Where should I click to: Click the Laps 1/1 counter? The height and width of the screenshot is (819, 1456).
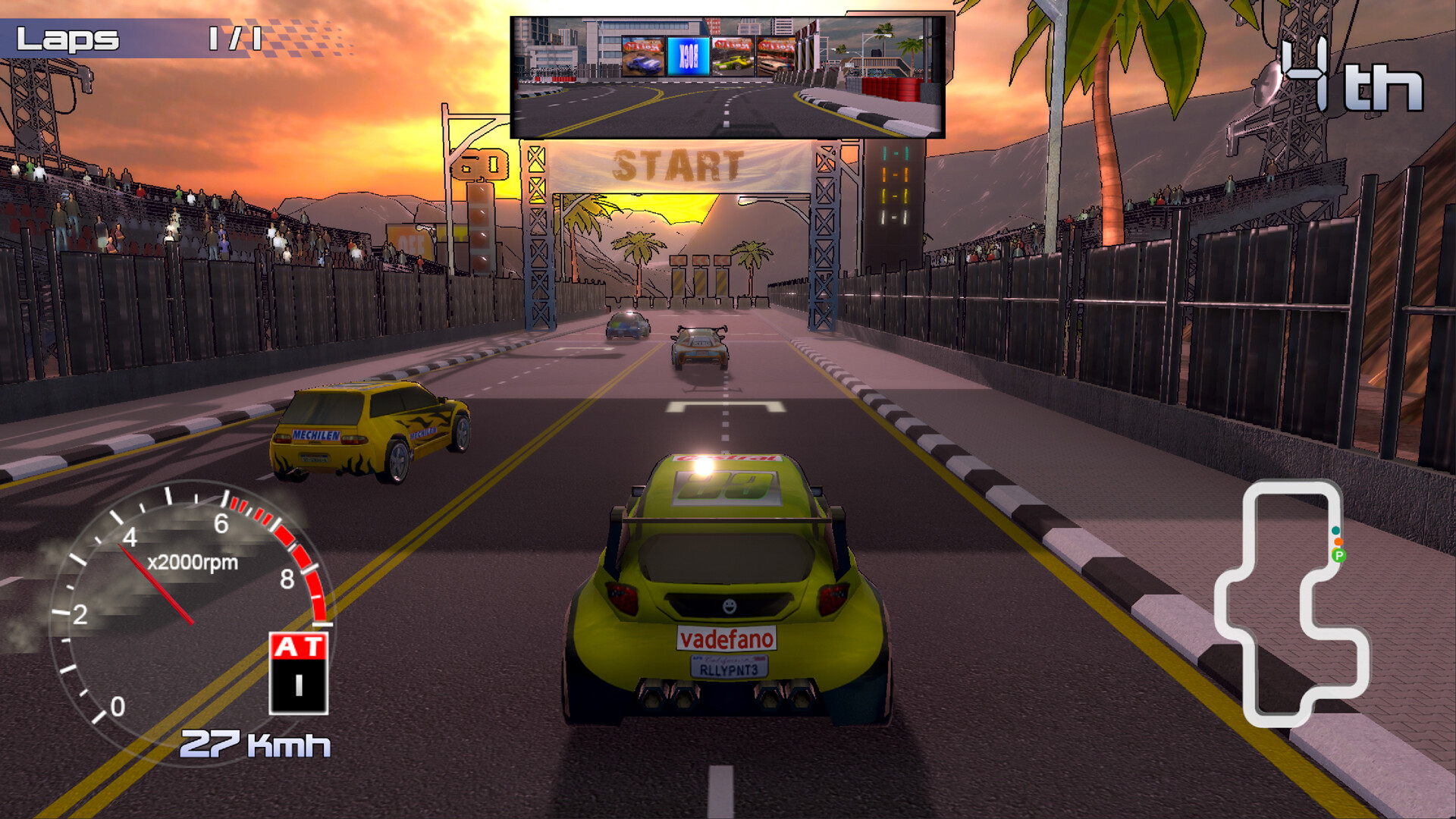pyautogui.click(x=129, y=36)
